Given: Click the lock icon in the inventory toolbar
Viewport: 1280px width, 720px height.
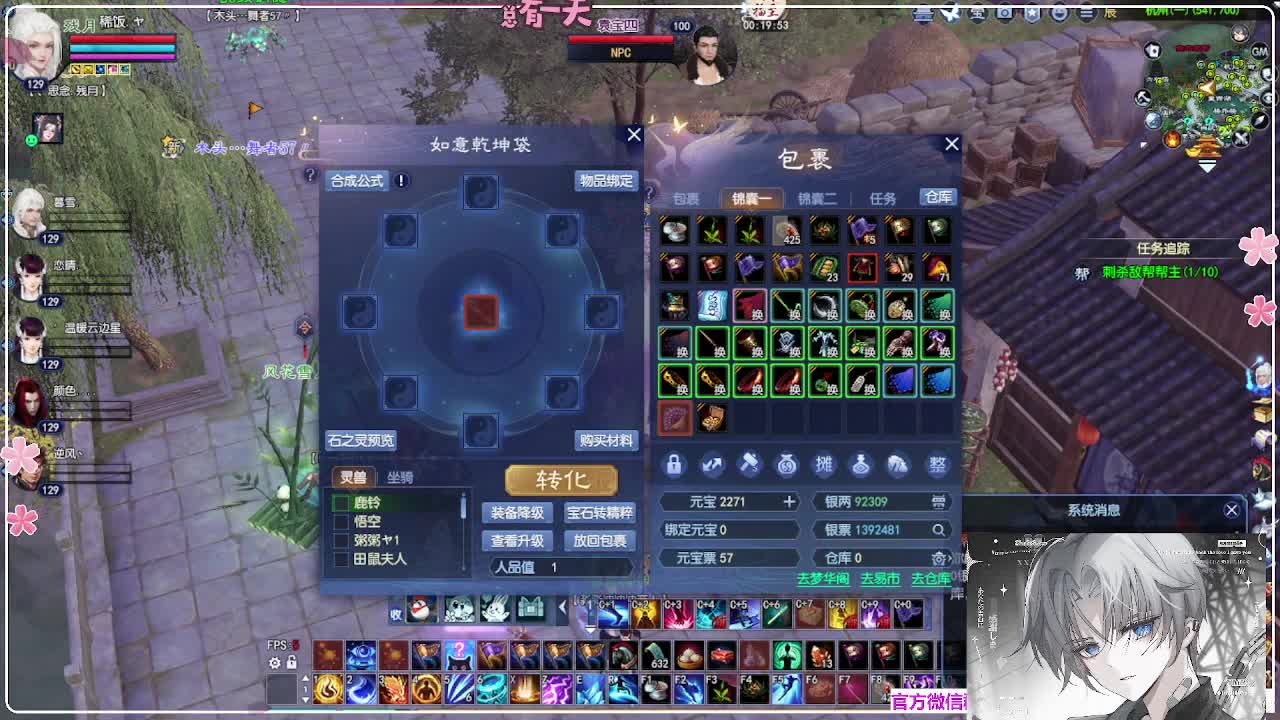Looking at the screenshot, I should [674, 463].
